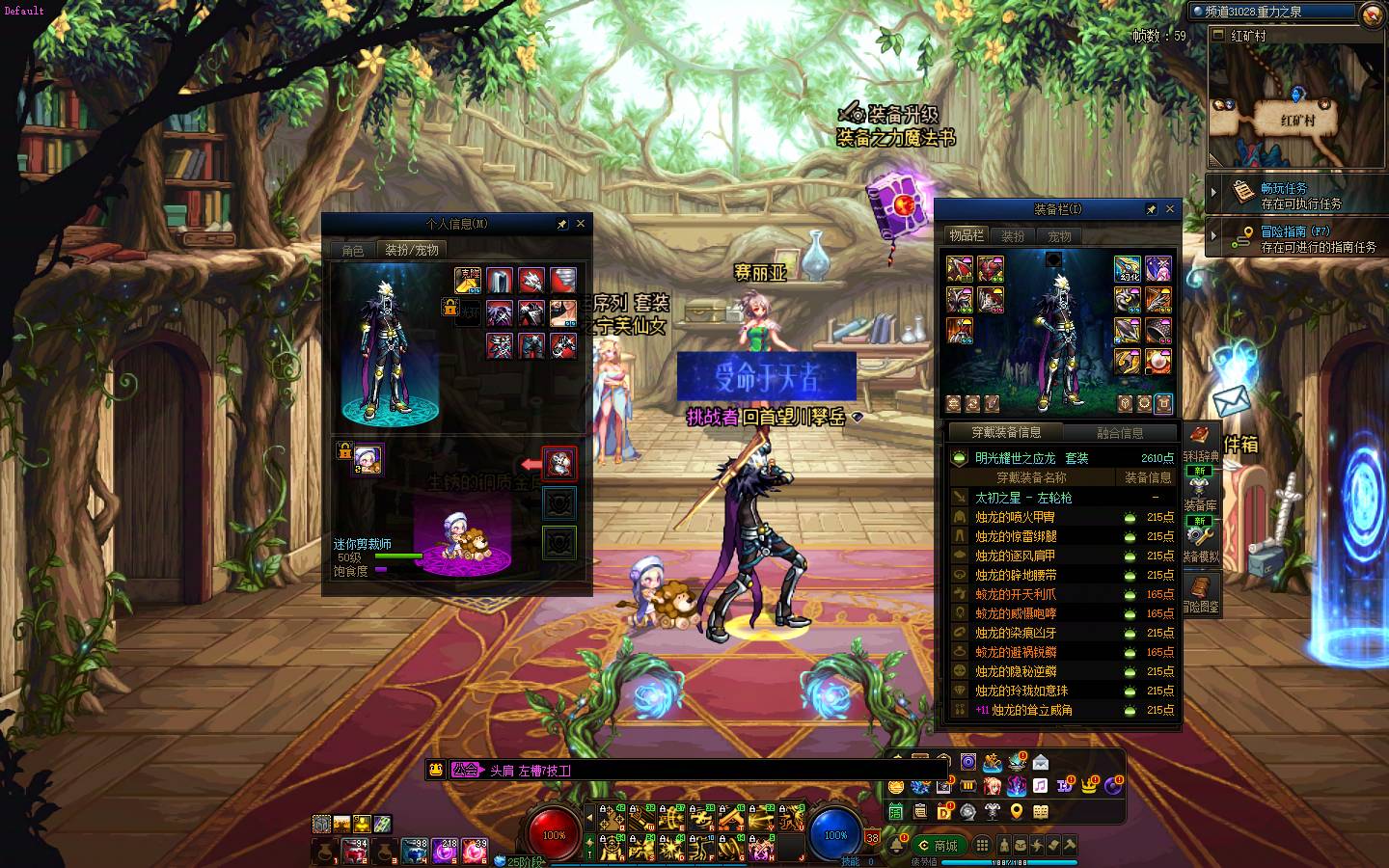Open the 商城 shop button
Viewport: 1389px width, 868px height.
[938, 846]
